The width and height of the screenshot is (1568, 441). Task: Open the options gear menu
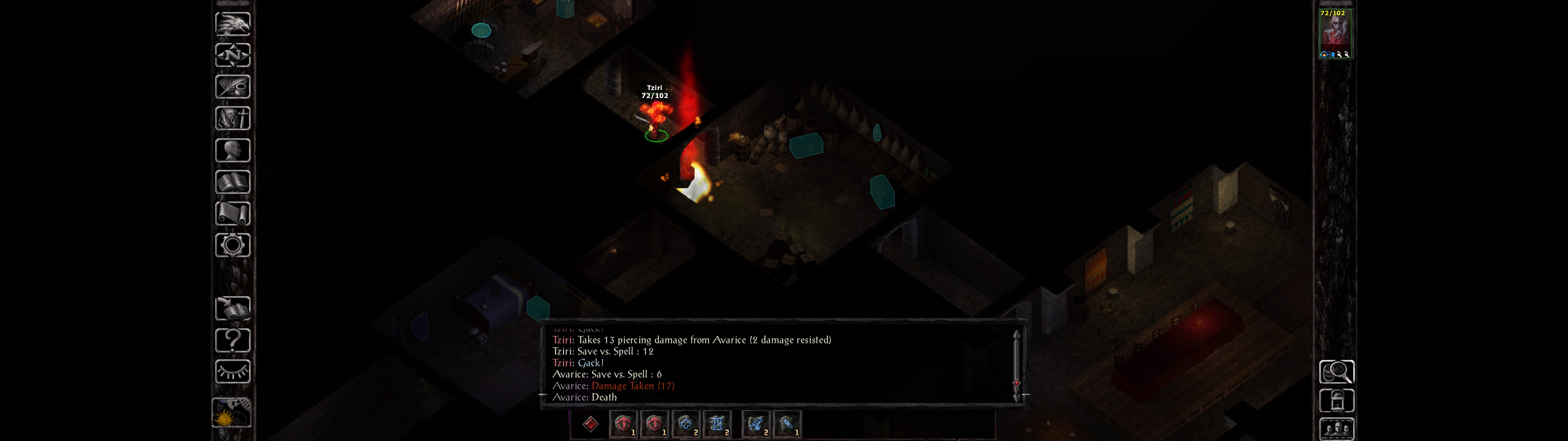point(232,245)
